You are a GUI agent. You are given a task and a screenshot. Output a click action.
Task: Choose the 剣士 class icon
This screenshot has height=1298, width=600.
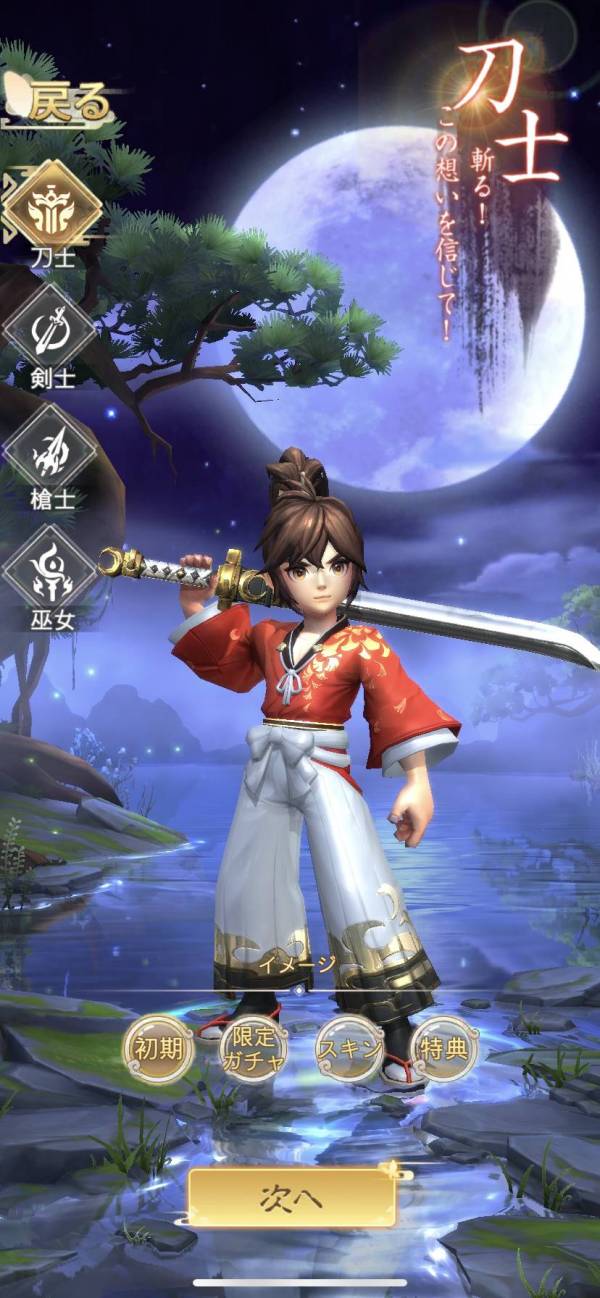50,329
